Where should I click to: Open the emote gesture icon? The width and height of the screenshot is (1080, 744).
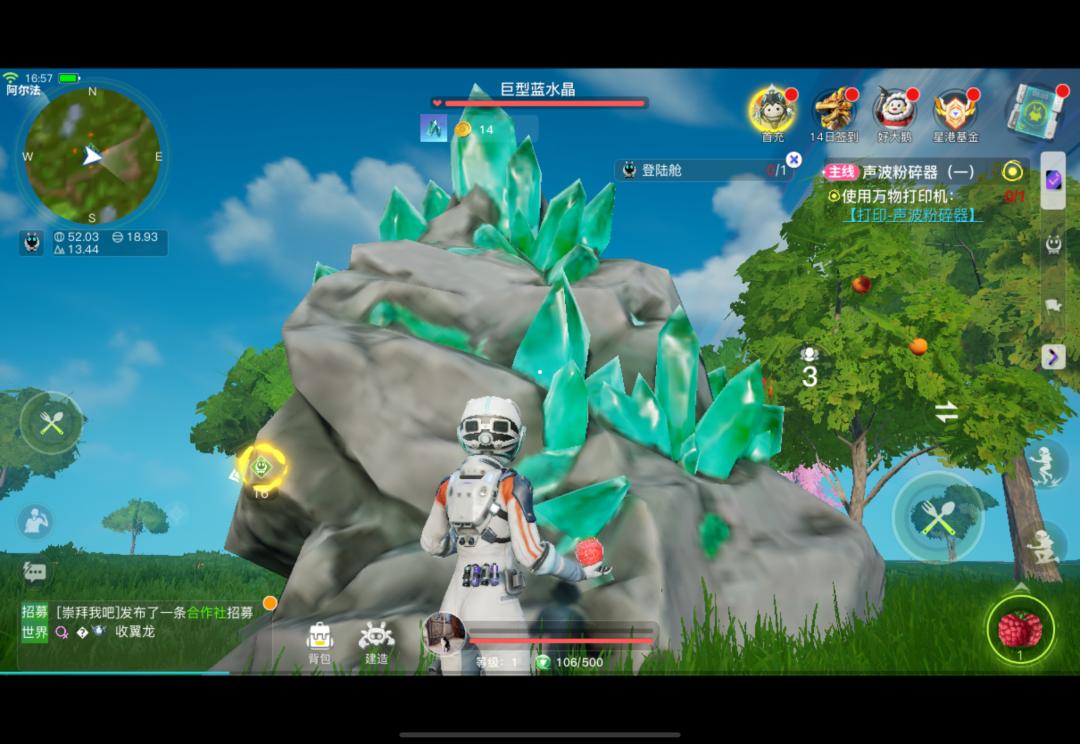(x=36, y=521)
